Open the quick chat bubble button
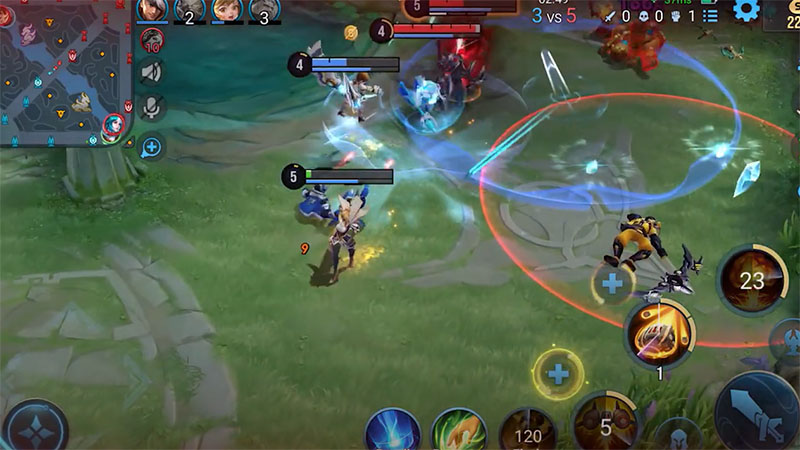This screenshot has width=800, height=450. coord(152,148)
